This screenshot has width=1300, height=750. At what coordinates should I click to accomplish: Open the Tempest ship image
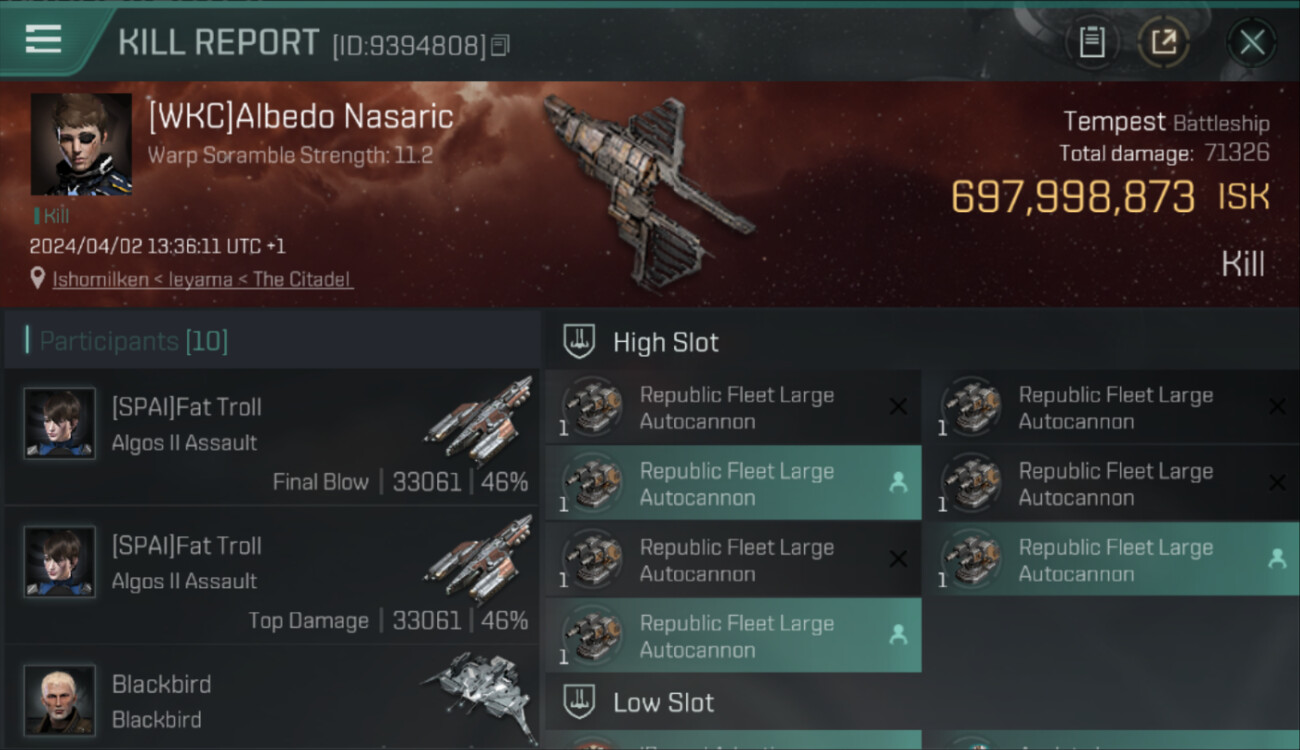[645, 190]
